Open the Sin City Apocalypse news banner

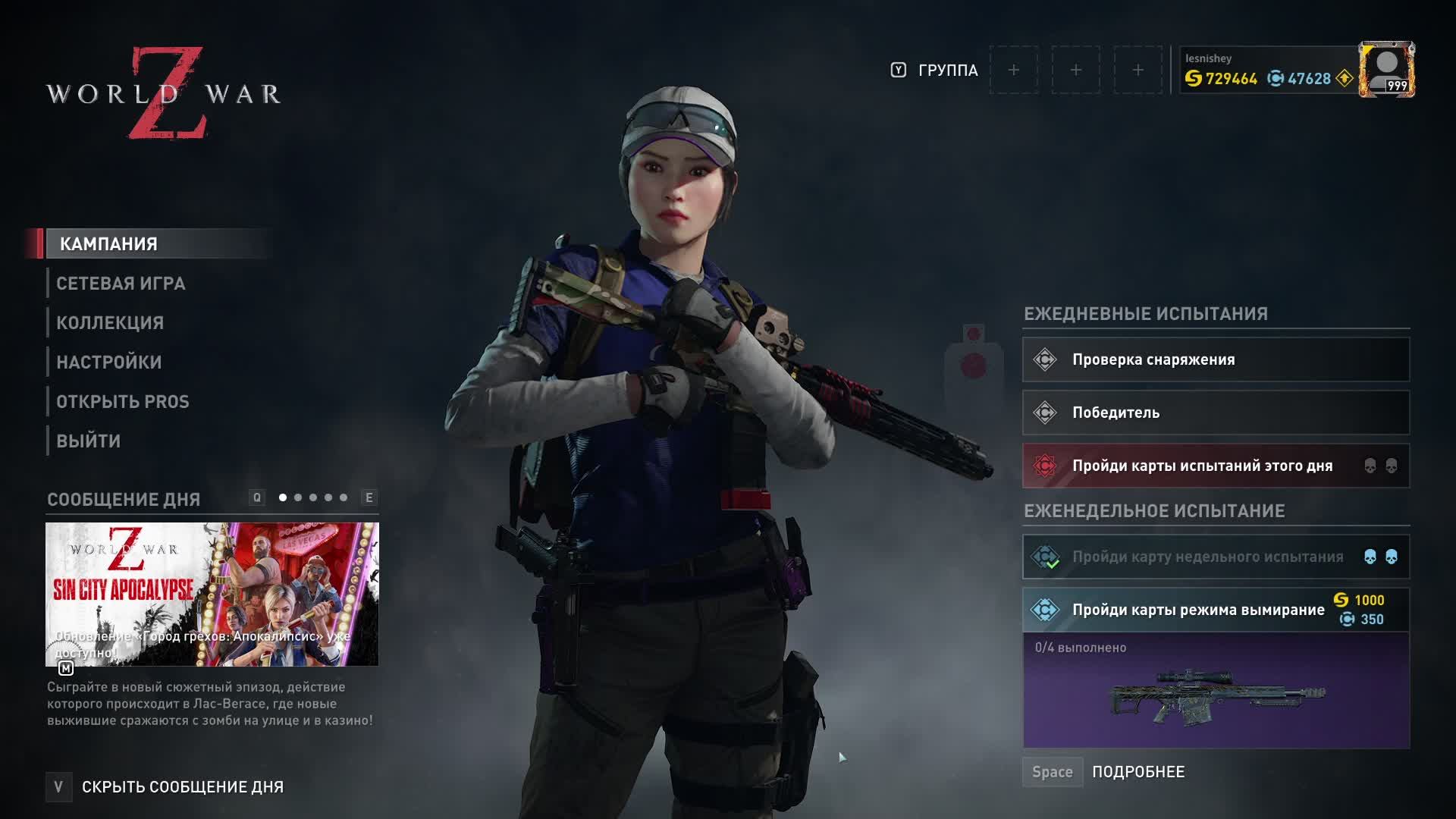point(212,594)
